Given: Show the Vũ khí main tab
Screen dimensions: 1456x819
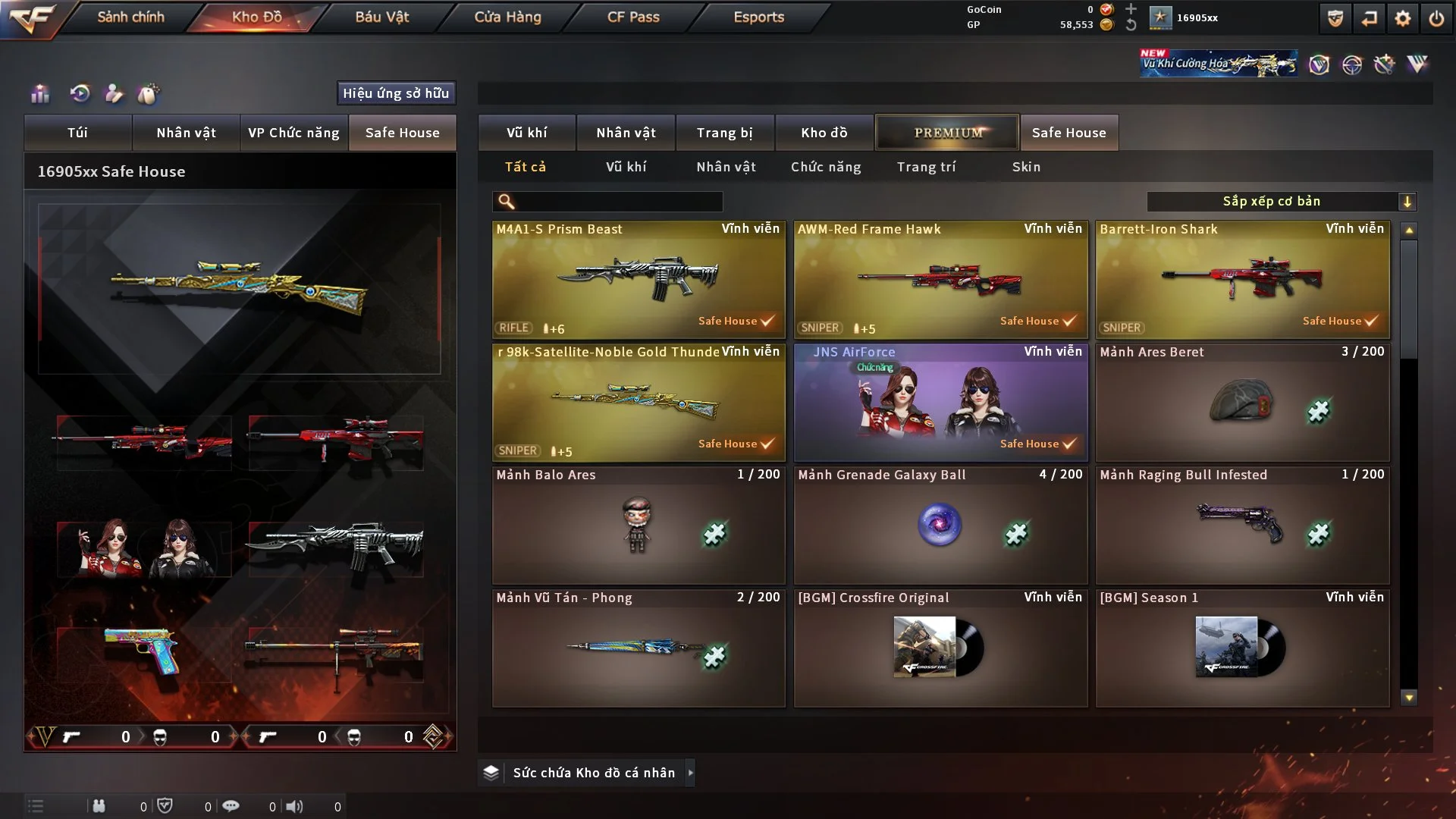Looking at the screenshot, I should pos(526,133).
